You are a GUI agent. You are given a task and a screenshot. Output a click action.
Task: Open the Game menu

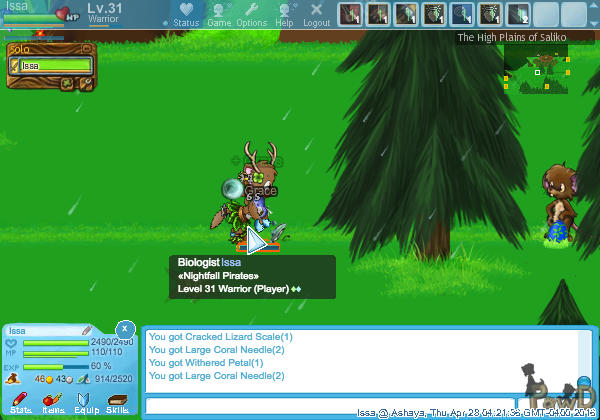[219, 14]
